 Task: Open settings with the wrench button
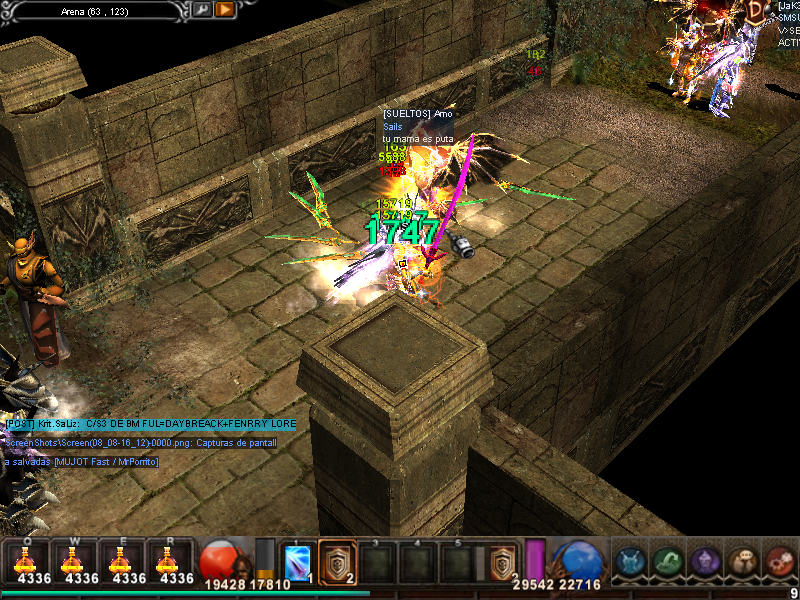(201, 9)
